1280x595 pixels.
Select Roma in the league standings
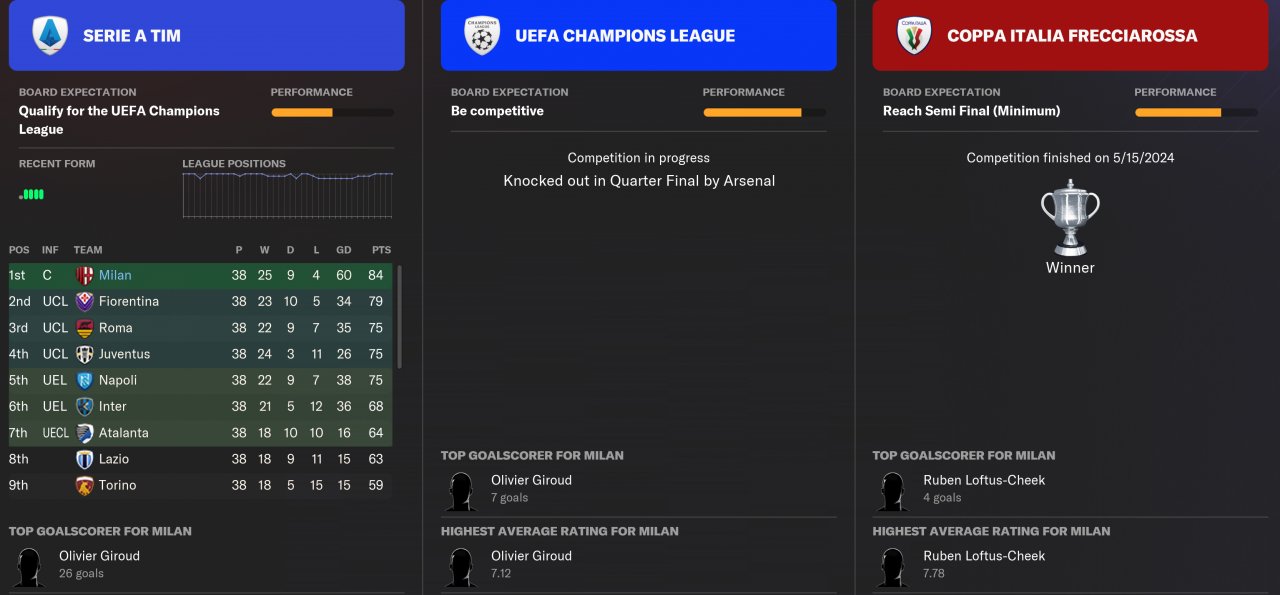click(x=115, y=328)
